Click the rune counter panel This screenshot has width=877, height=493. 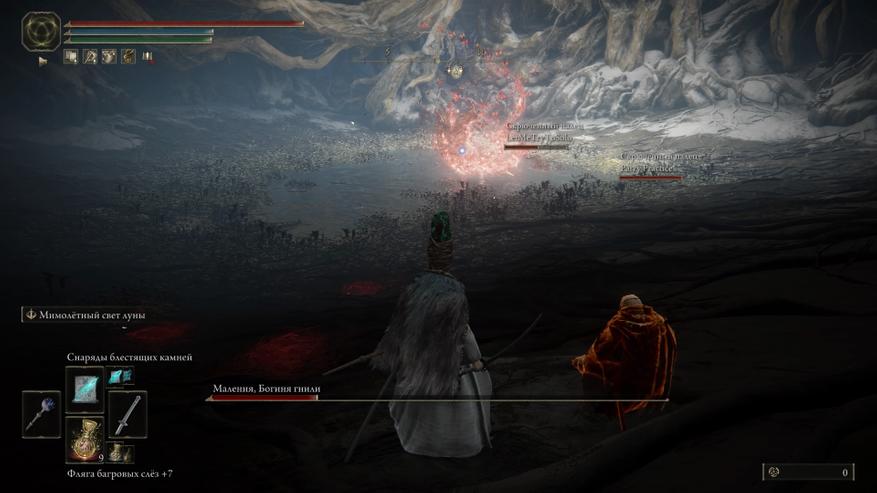tap(808, 472)
